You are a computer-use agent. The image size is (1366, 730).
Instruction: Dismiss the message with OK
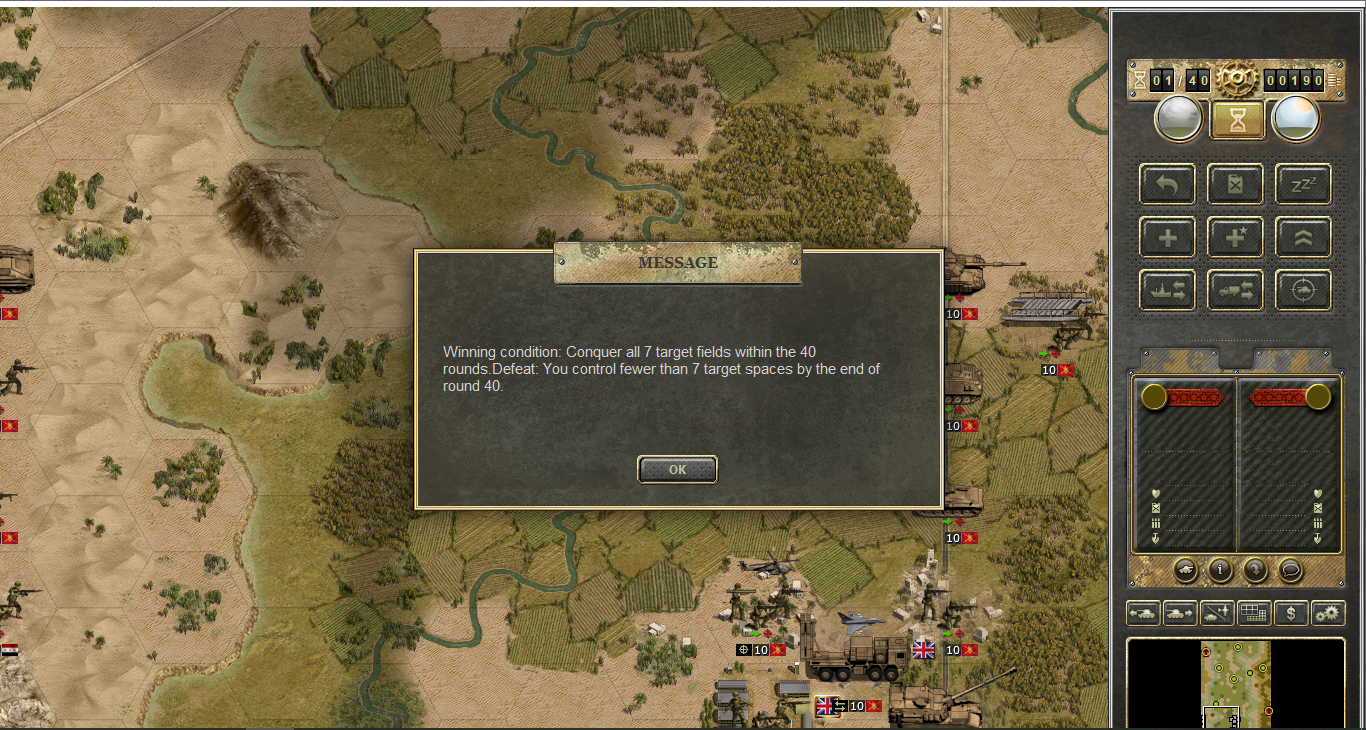pyautogui.click(x=677, y=469)
